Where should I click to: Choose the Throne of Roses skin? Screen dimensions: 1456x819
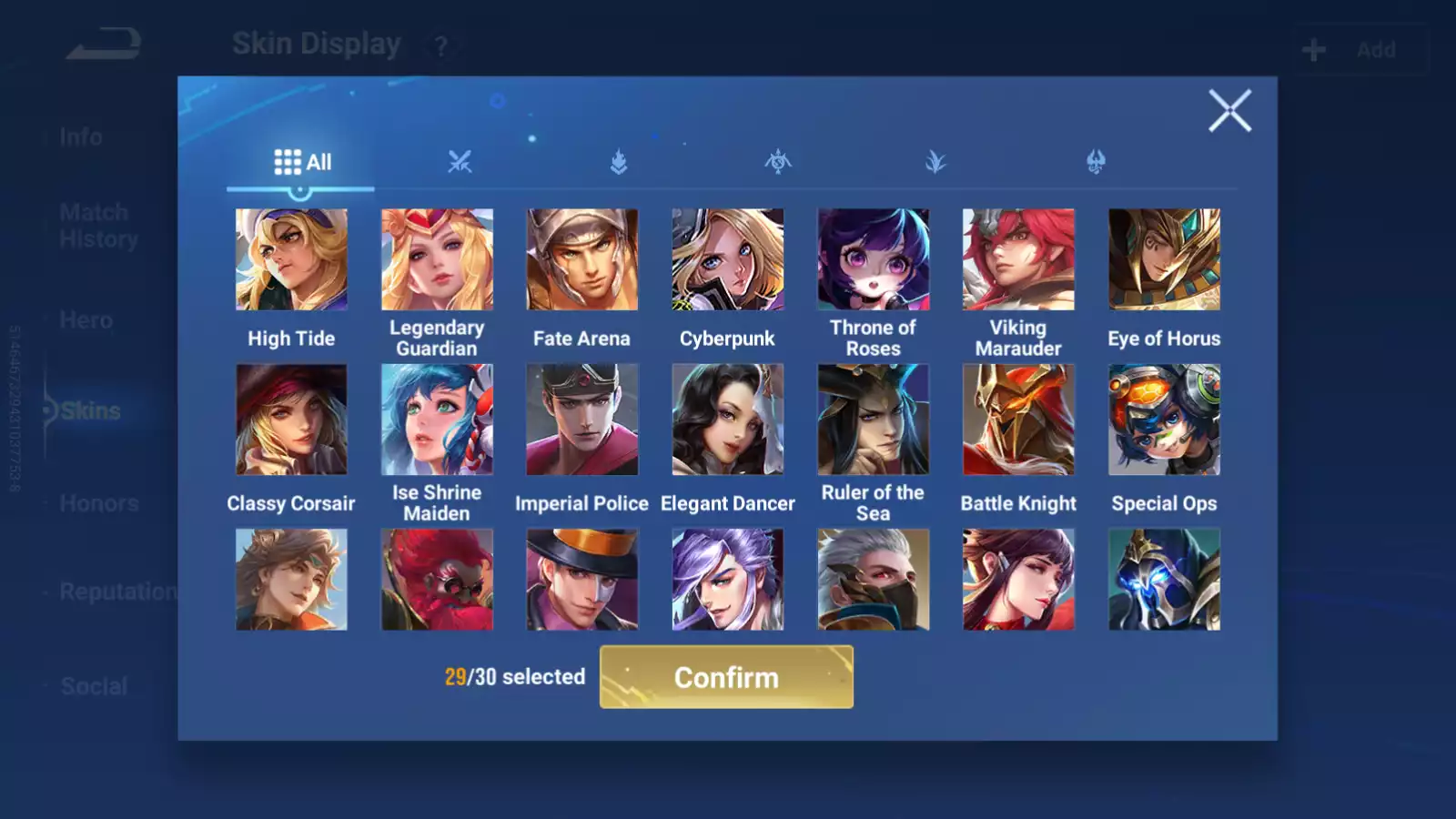pos(873,259)
